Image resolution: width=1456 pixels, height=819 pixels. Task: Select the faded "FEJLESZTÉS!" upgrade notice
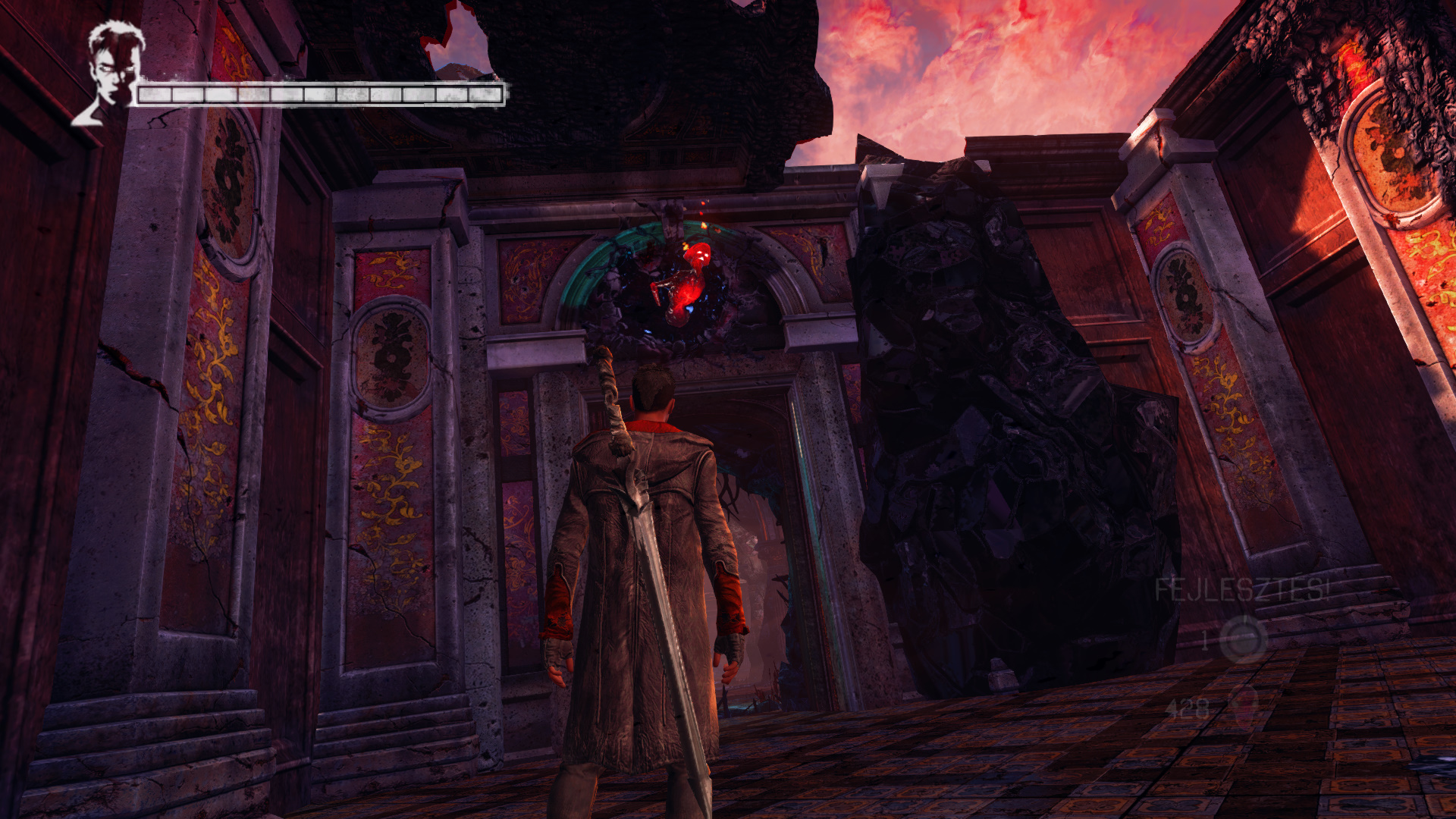pos(1241,589)
